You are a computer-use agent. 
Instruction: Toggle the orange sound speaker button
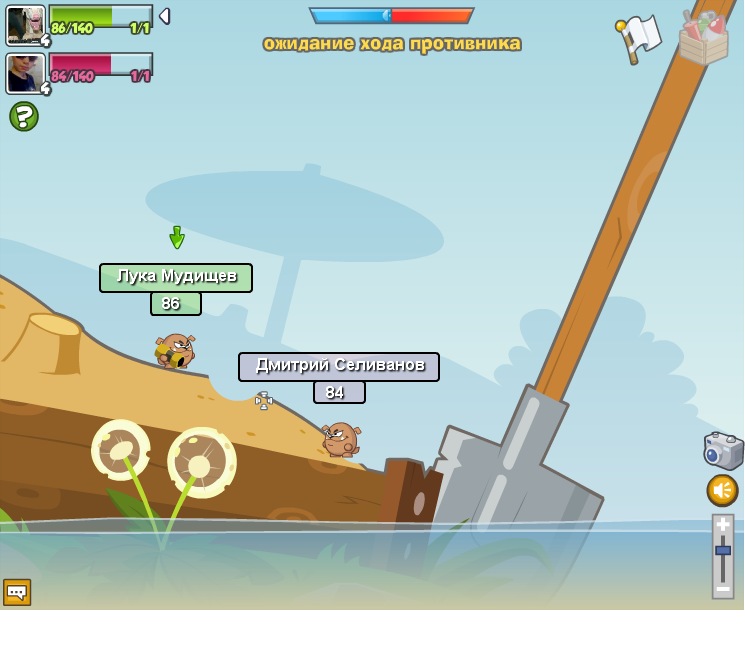[x=722, y=490]
